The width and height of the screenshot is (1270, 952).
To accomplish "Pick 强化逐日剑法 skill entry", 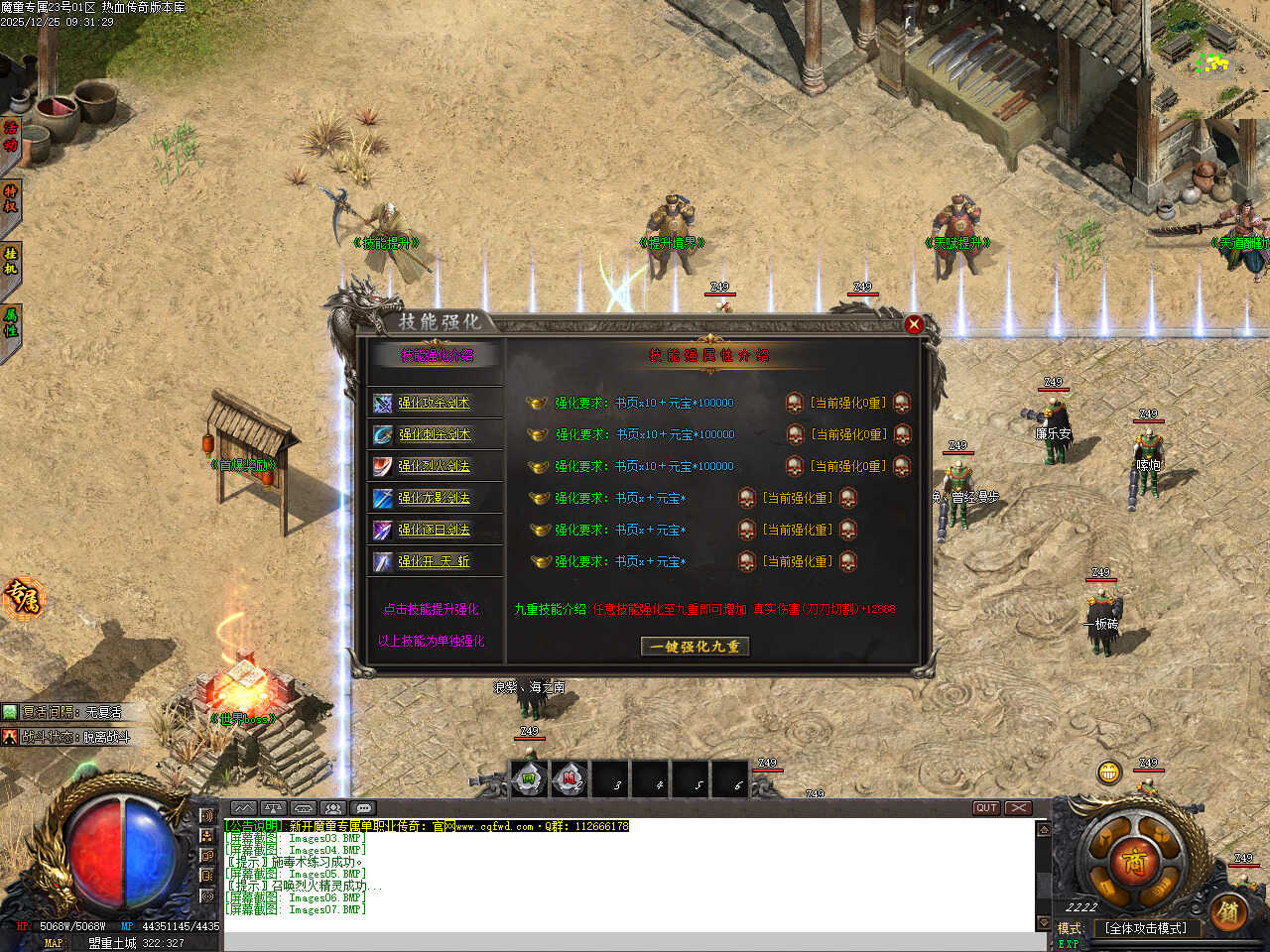I will coord(434,530).
